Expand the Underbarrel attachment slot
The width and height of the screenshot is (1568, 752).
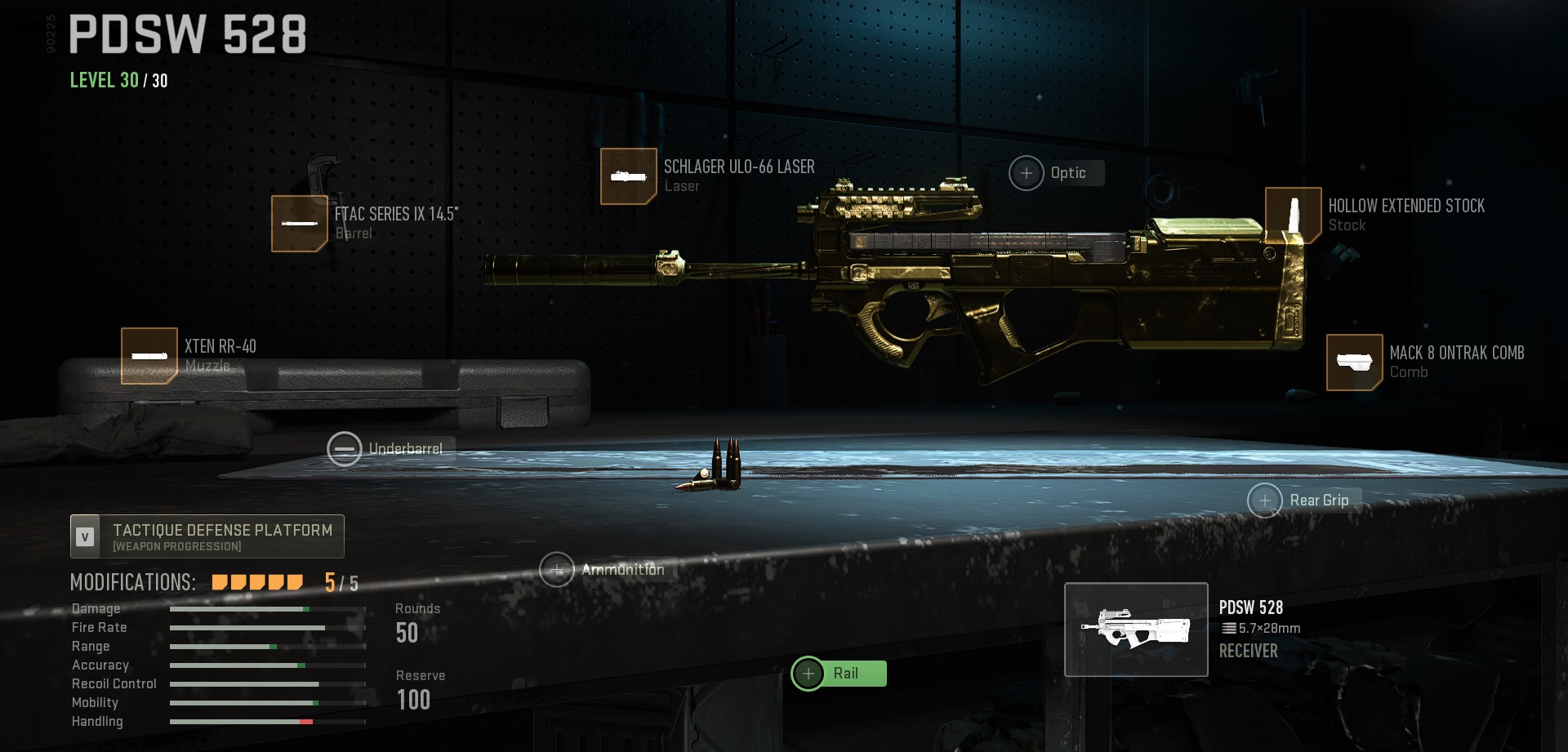tap(344, 448)
